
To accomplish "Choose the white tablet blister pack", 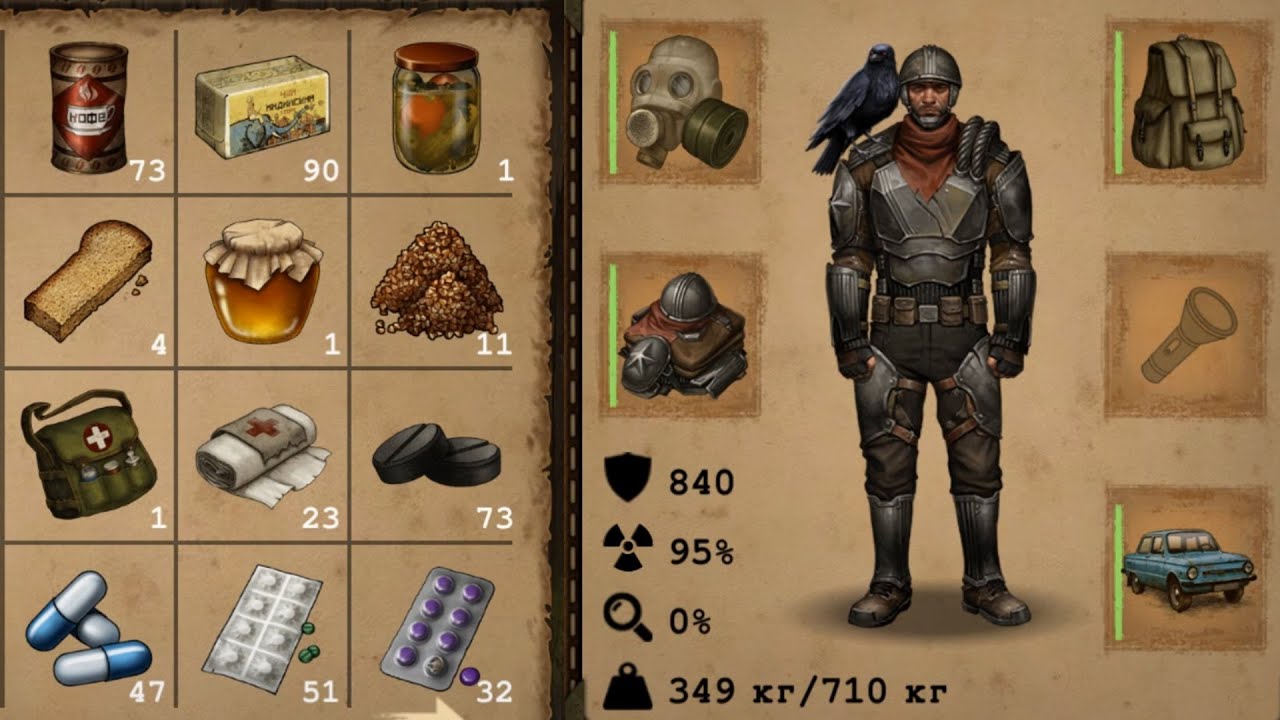I will (x=262, y=628).
